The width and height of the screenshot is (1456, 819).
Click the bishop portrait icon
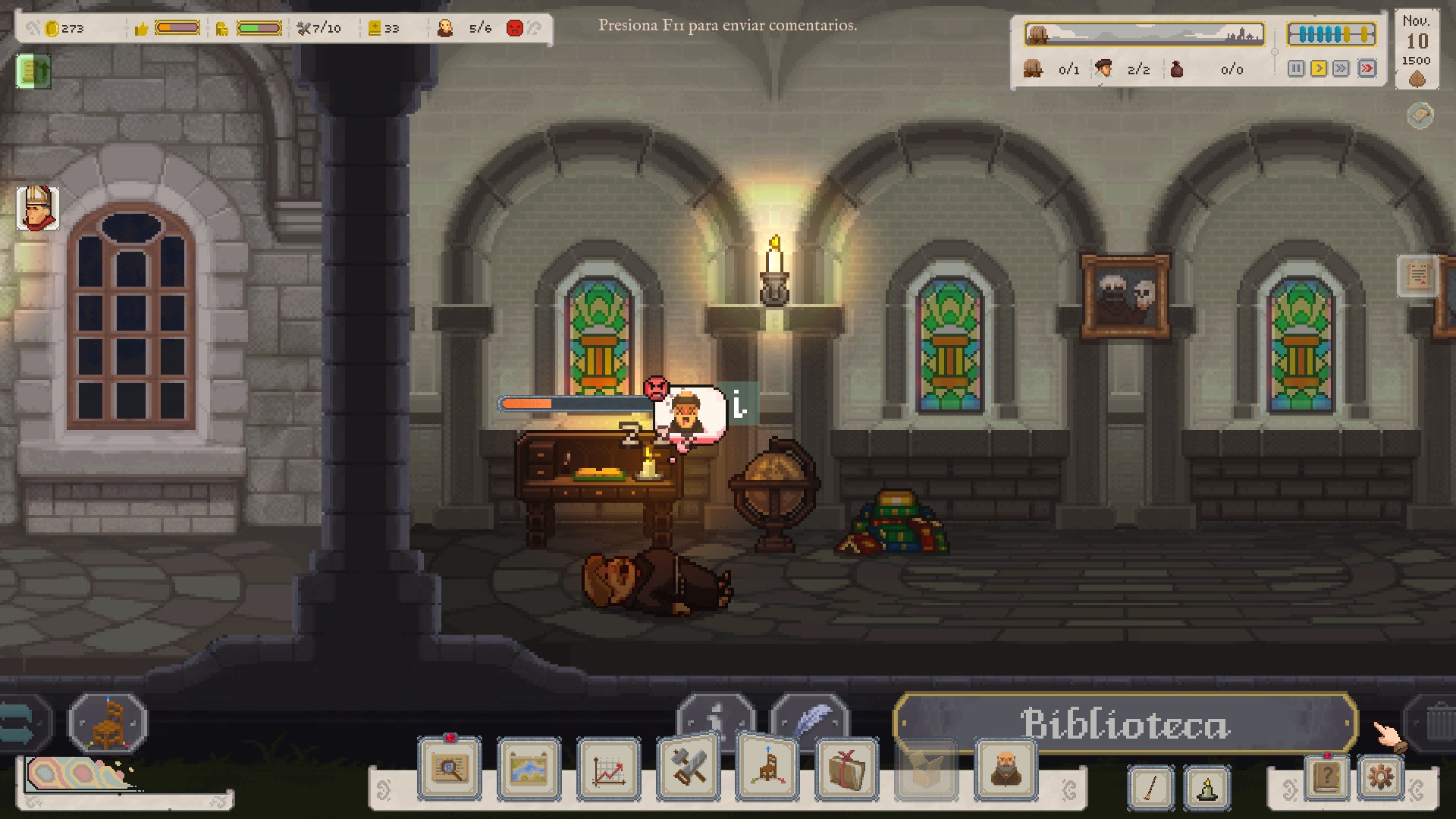click(x=37, y=208)
